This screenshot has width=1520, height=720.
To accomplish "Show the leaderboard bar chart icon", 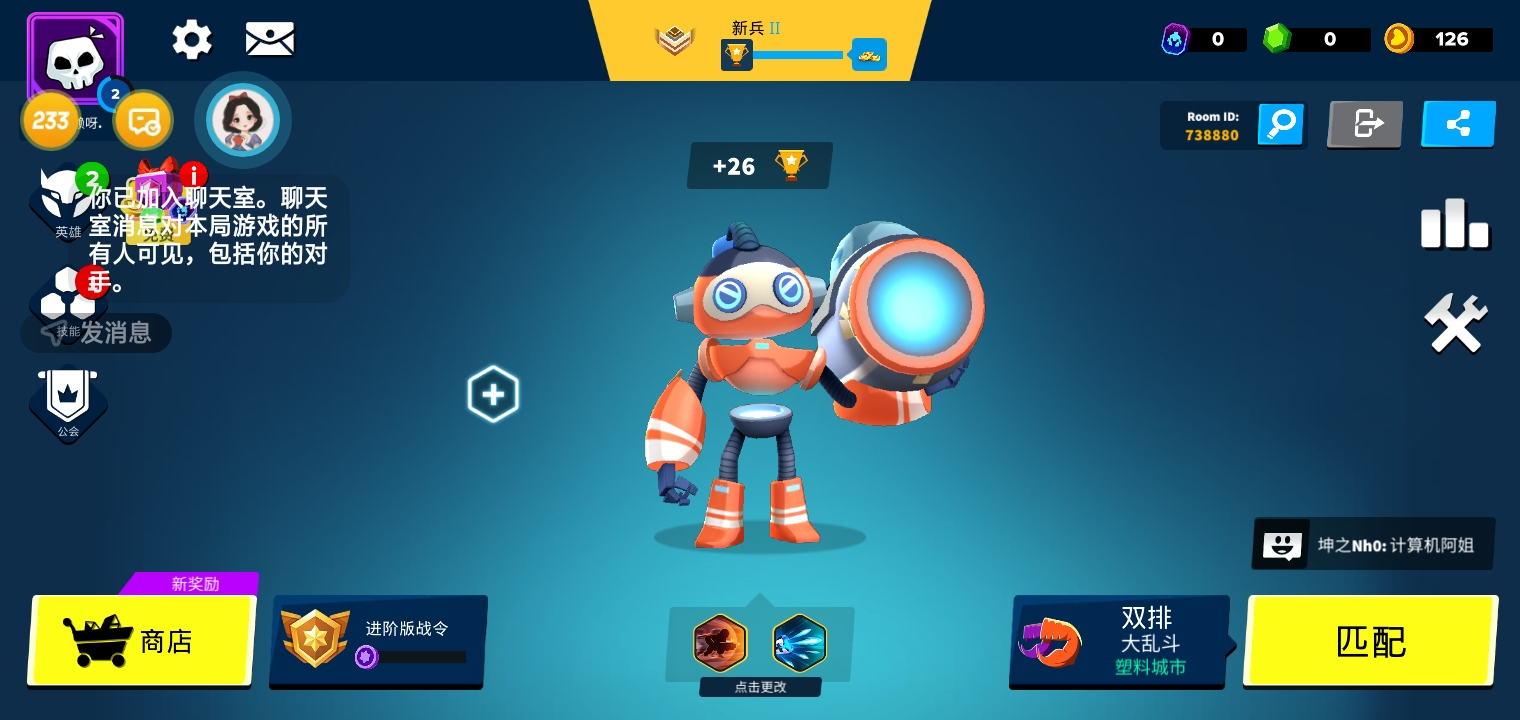I will pos(1455,224).
